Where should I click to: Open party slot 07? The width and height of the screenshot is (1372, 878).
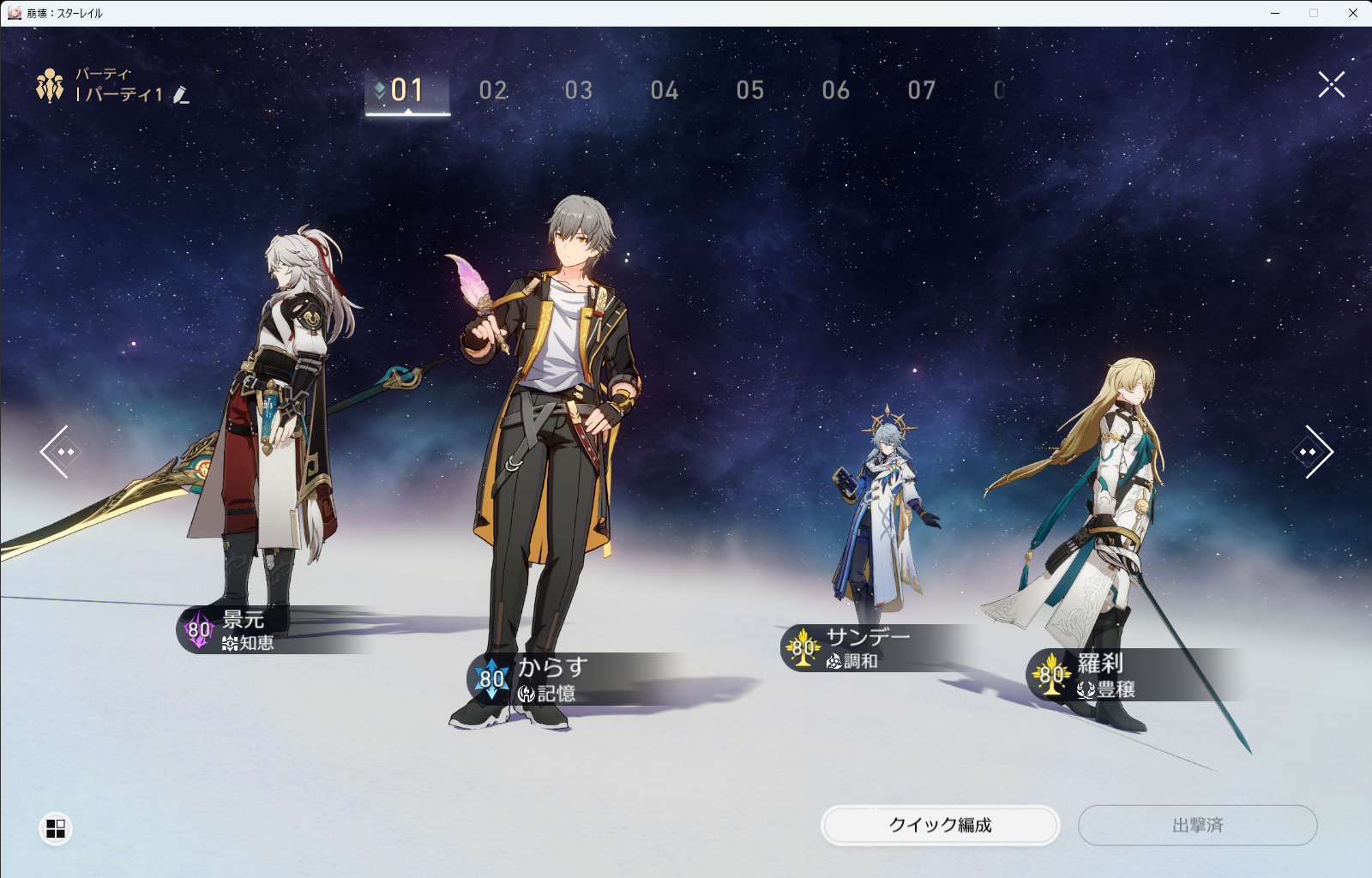tap(923, 91)
